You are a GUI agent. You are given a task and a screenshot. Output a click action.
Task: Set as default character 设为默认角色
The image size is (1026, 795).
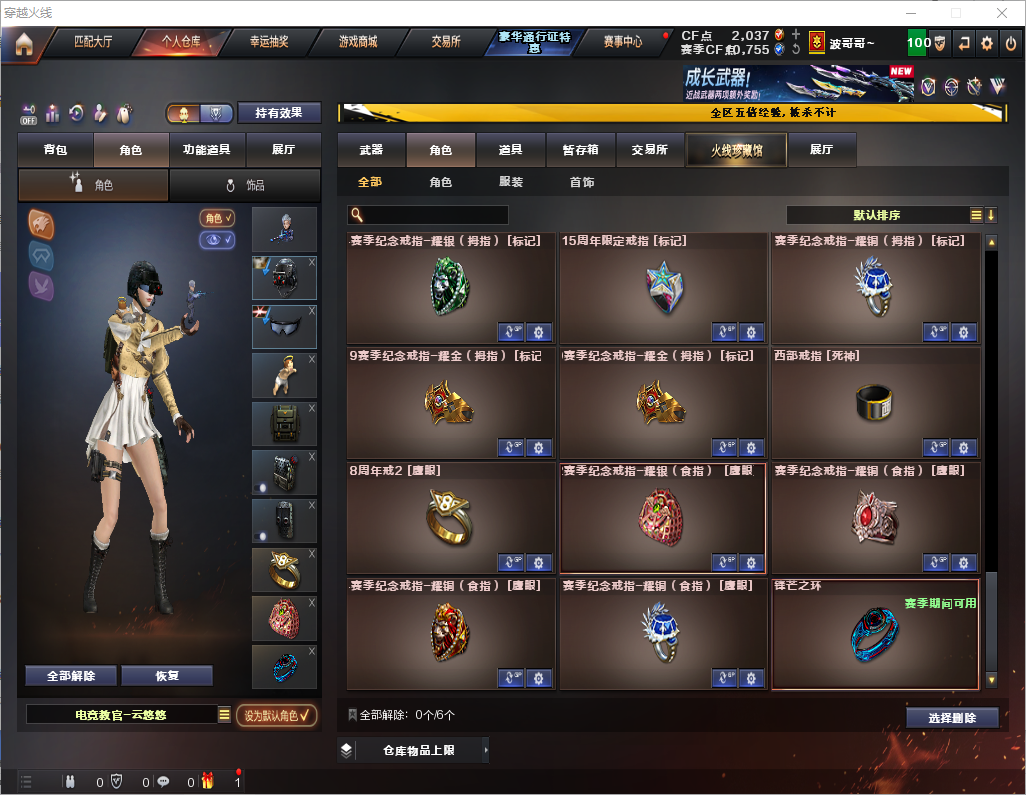(x=276, y=715)
